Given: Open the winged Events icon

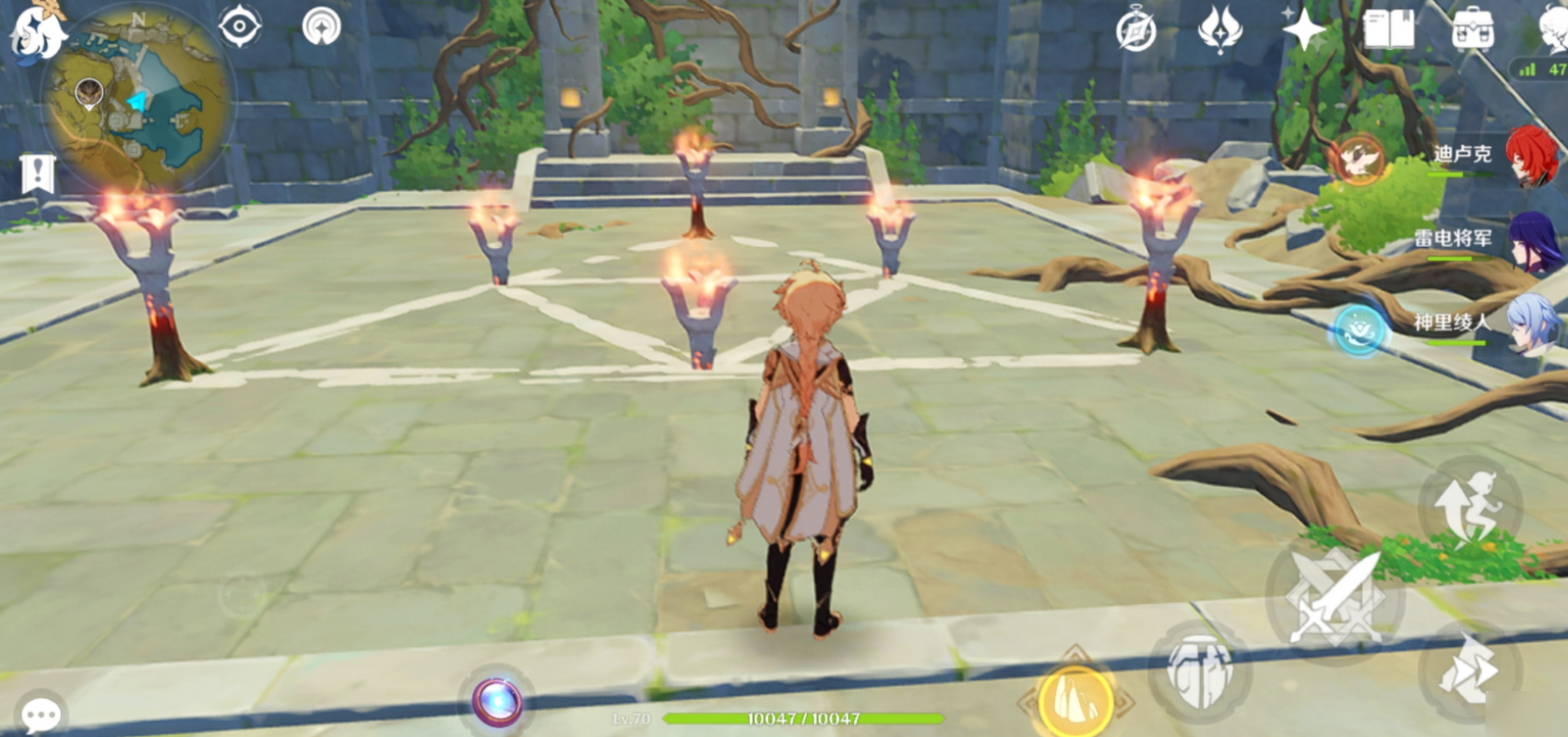Looking at the screenshot, I should coord(1219,30).
